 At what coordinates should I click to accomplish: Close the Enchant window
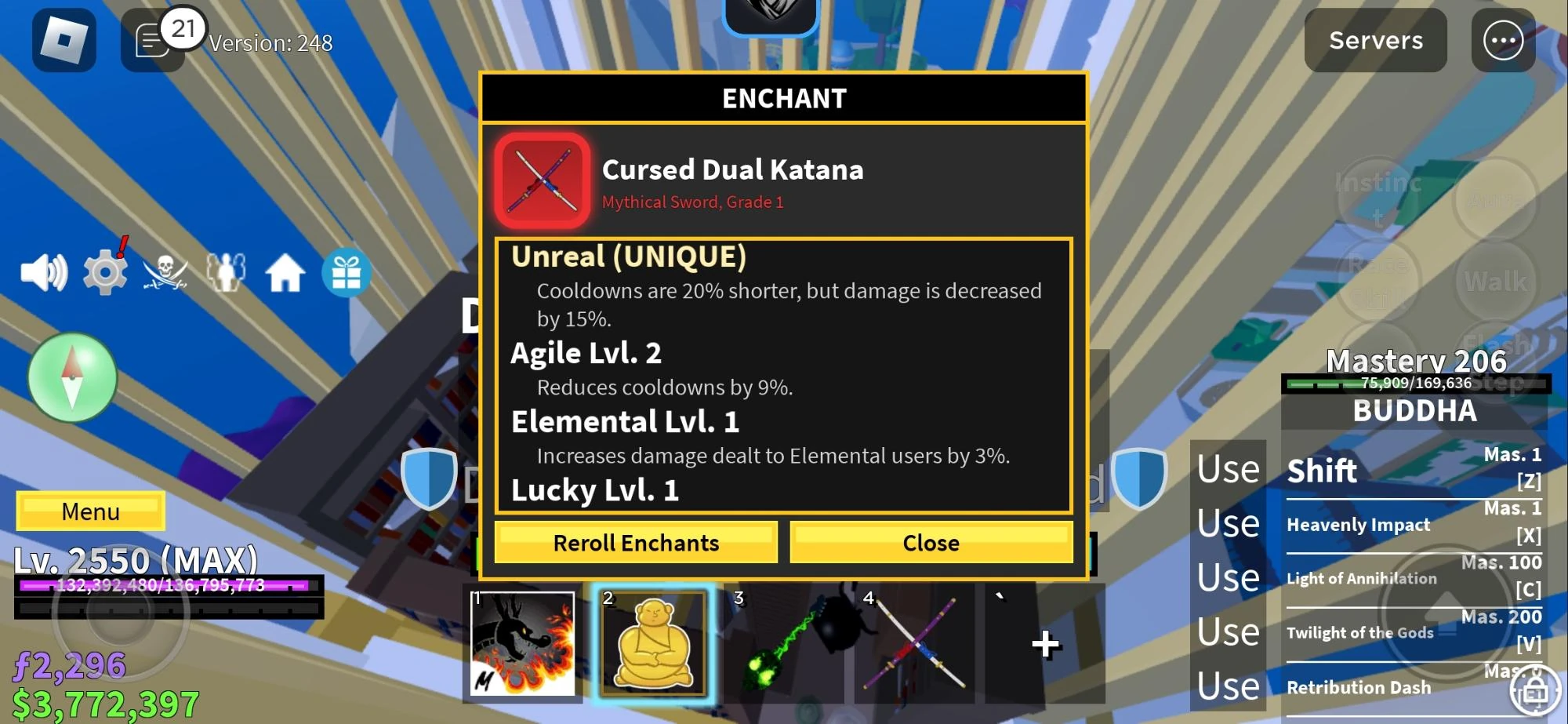click(931, 542)
